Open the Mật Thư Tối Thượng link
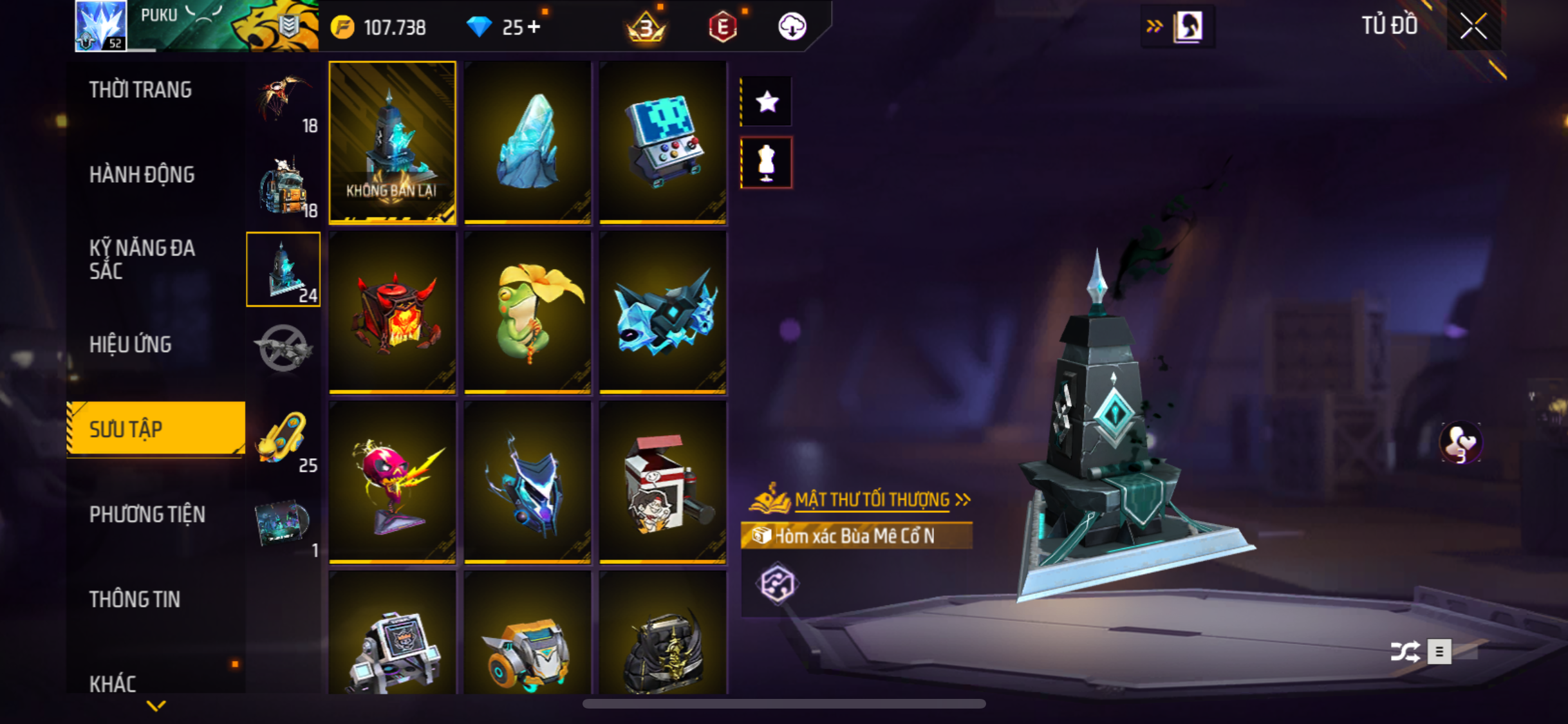This screenshot has height=724, width=1568. click(872, 500)
